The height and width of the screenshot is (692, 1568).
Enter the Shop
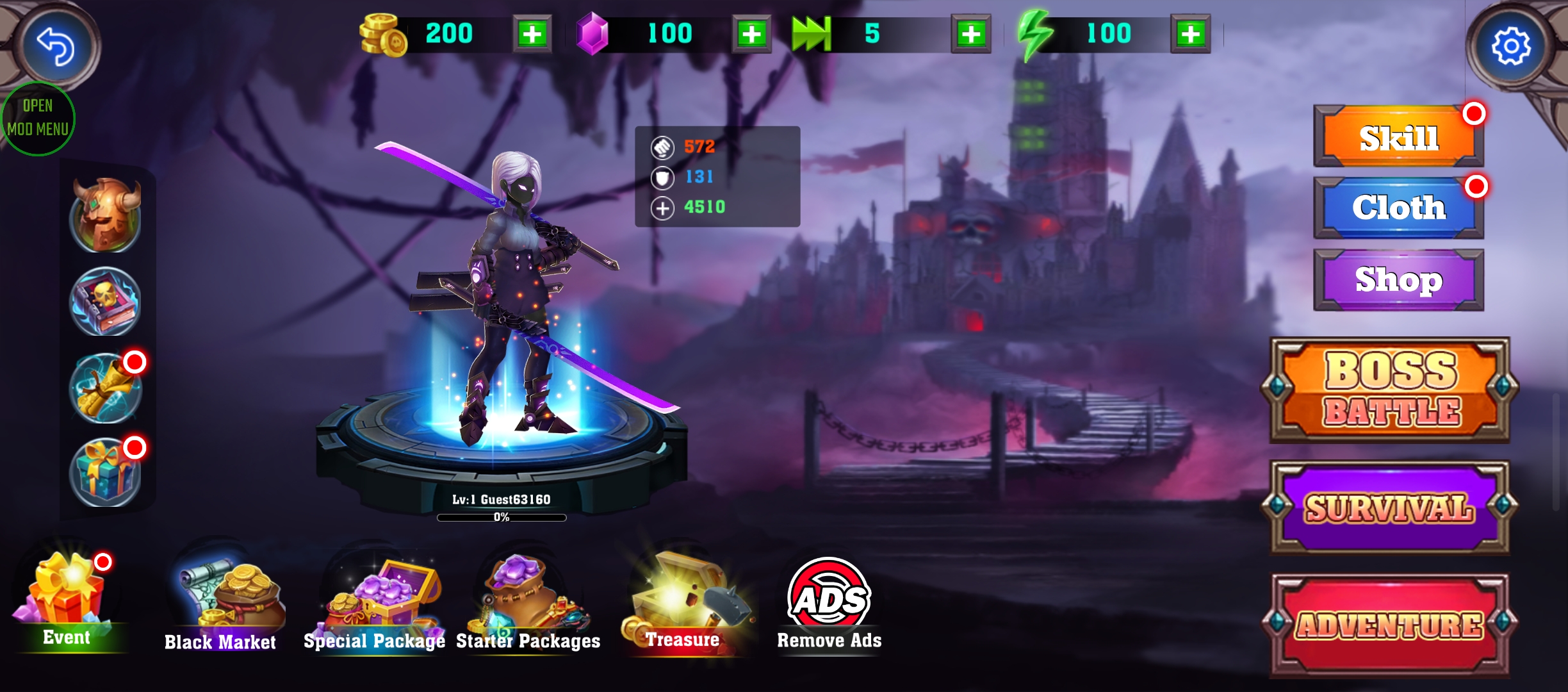click(1398, 280)
